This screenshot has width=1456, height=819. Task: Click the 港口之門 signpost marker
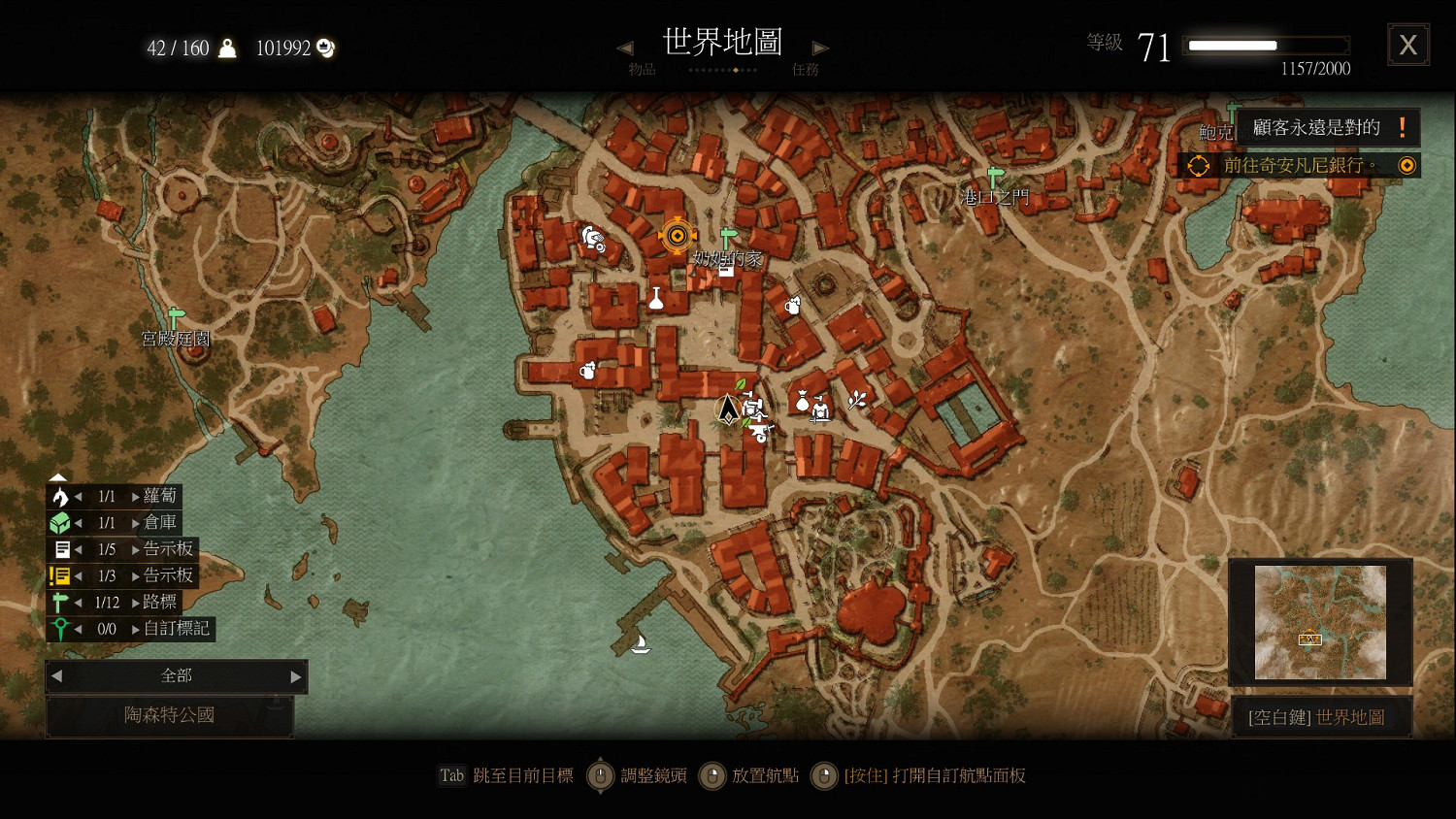click(x=995, y=175)
